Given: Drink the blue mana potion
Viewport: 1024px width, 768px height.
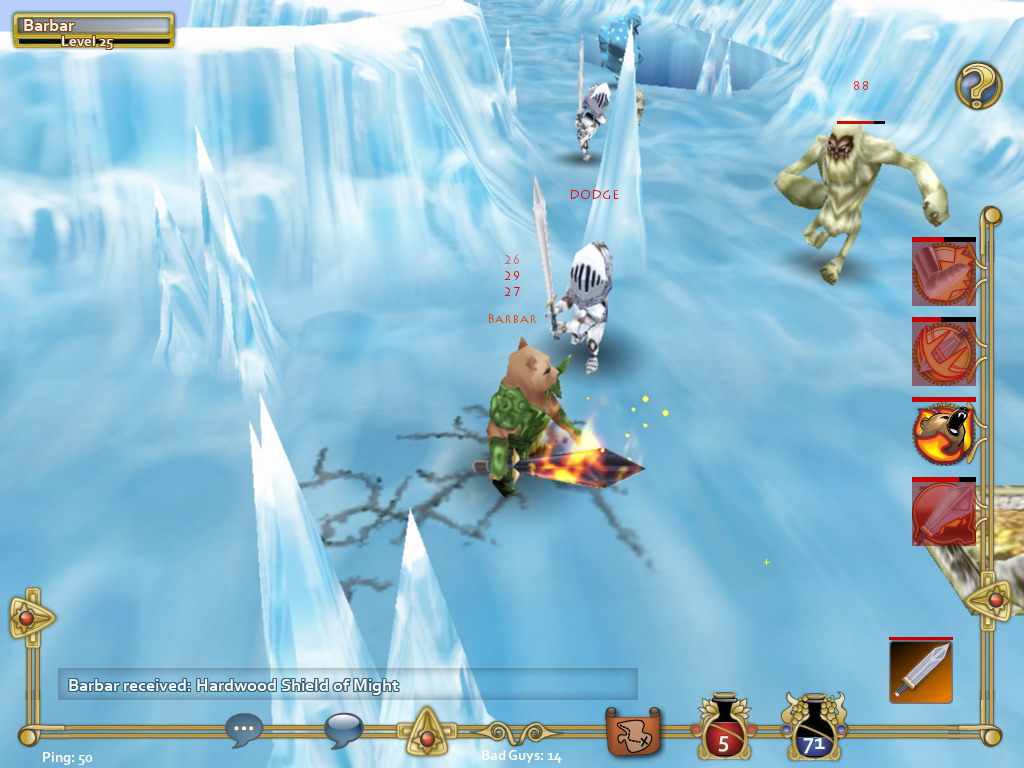Looking at the screenshot, I should tap(814, 730).
